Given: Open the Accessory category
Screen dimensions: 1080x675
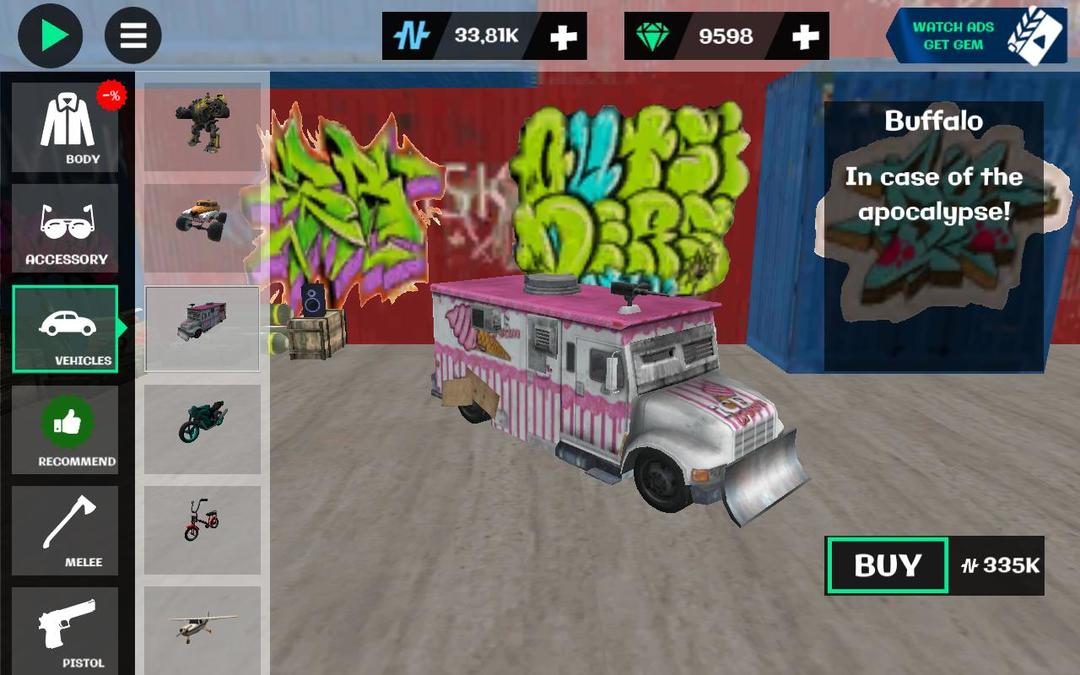Looking at the screenshot, I should (66, 228).
